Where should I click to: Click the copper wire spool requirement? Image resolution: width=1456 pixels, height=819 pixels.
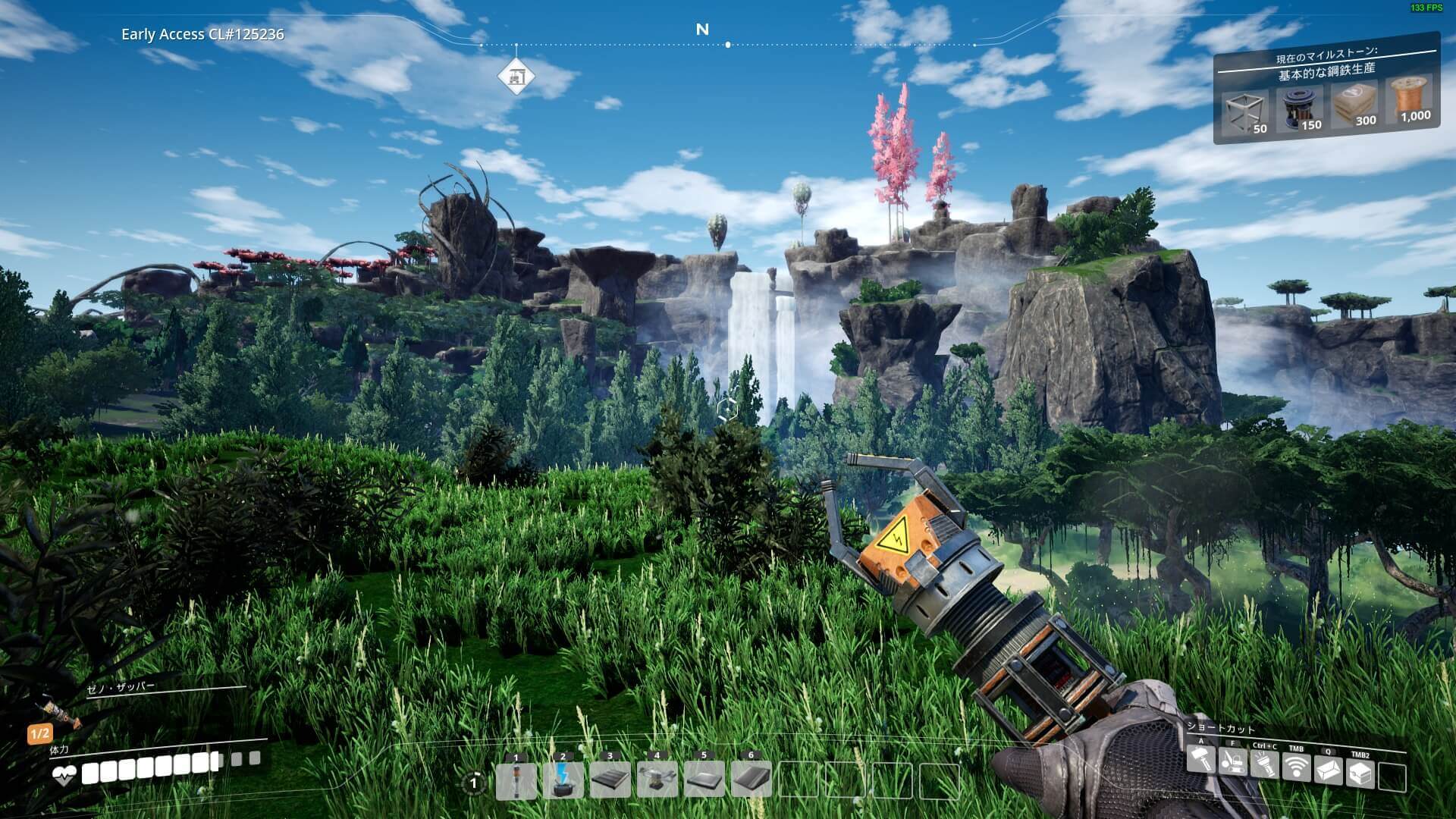(x=1410, y=100)
